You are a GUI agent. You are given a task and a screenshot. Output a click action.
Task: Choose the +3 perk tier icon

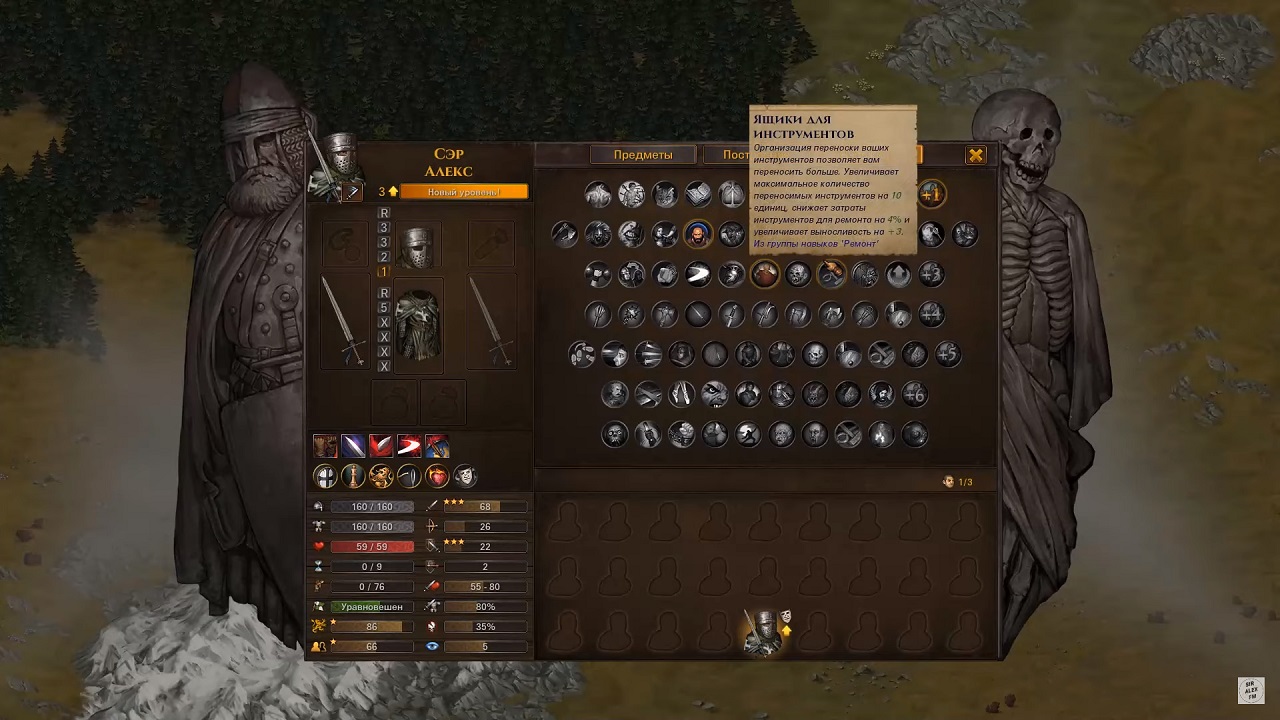point(931,274)
